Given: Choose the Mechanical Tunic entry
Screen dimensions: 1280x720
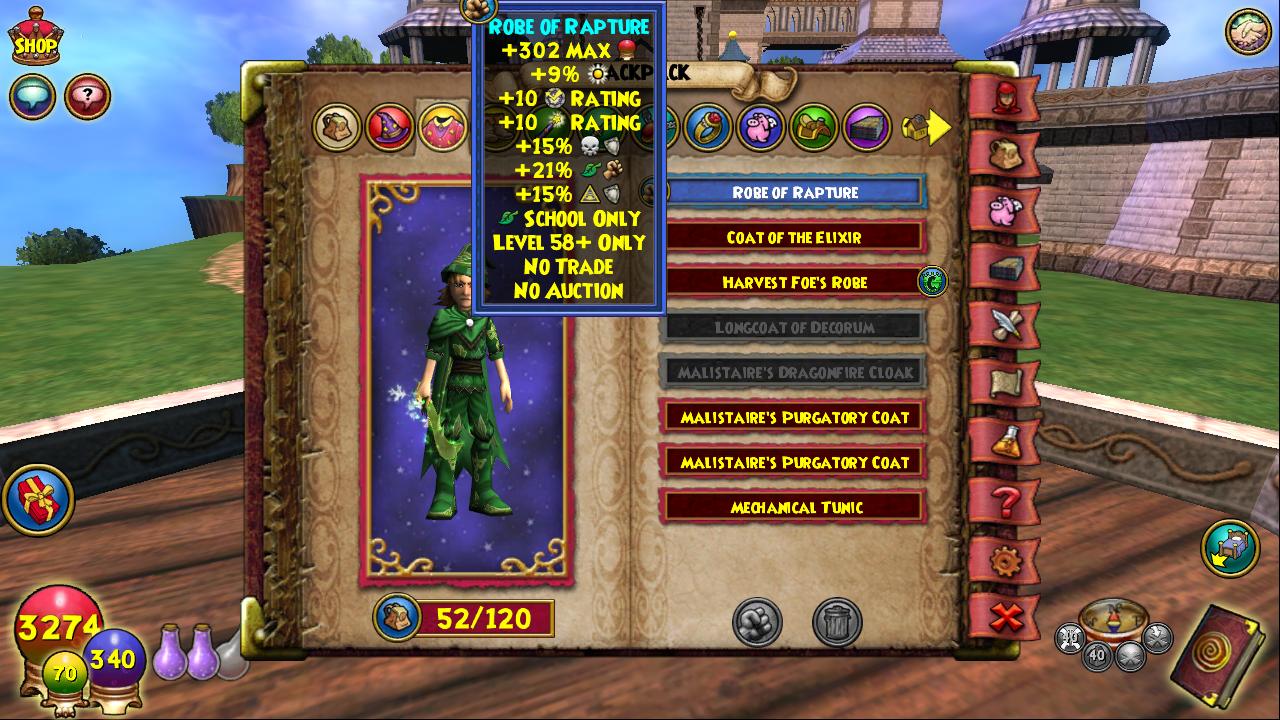Looking at the screenshot, I should (x=794, y=507).
